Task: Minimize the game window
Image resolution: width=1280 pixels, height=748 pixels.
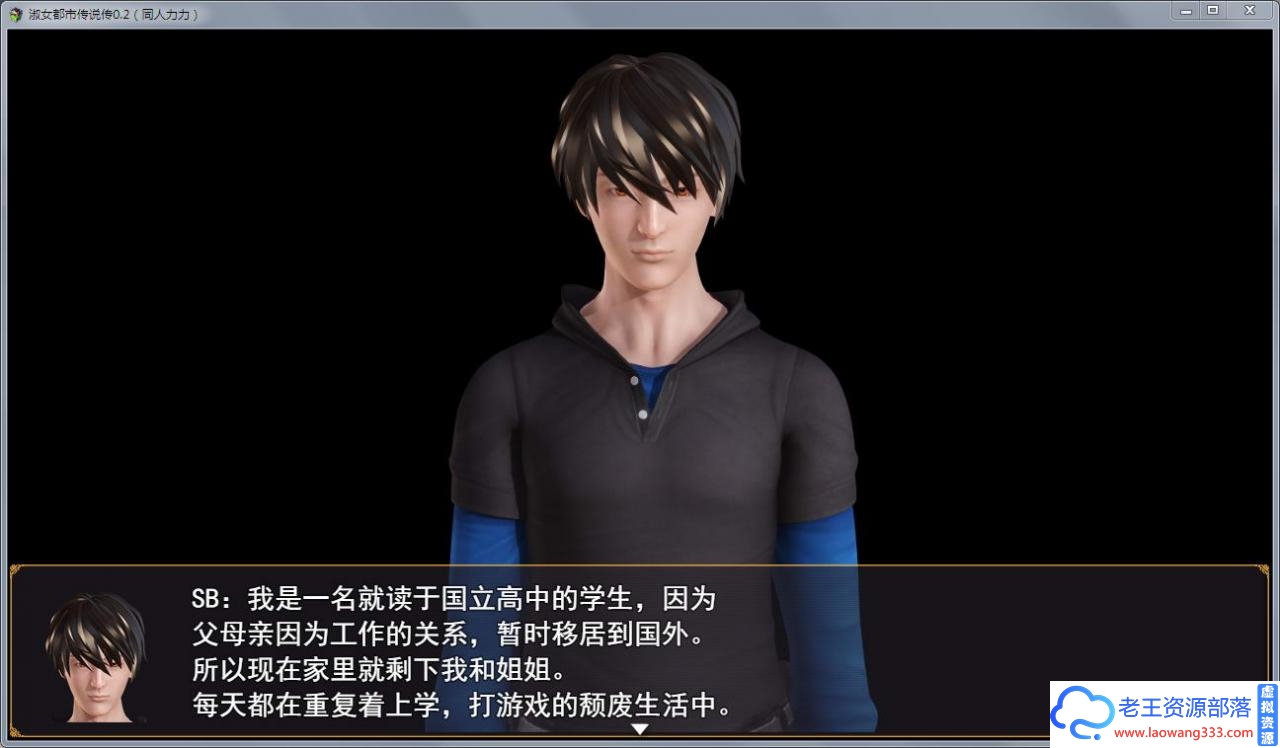Action: 1185,10
